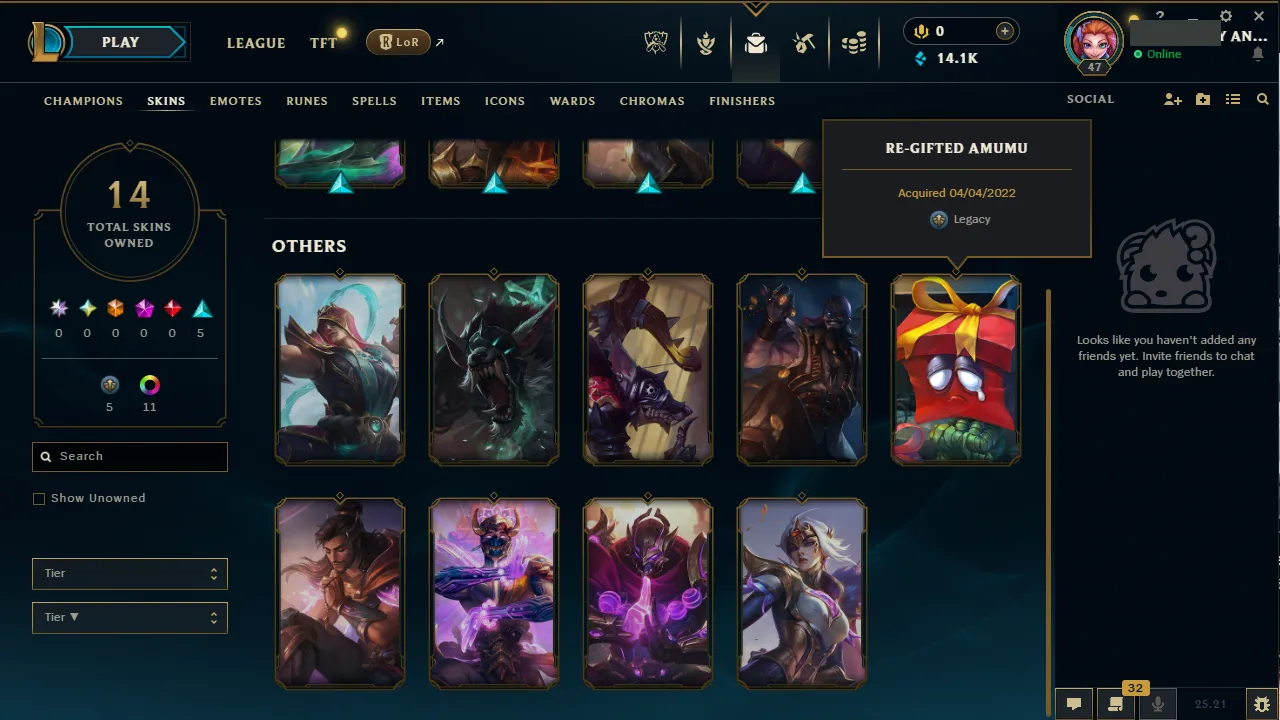Search friends with the magnifier icon
The image size is (1280, 720).
point(1262,99)
